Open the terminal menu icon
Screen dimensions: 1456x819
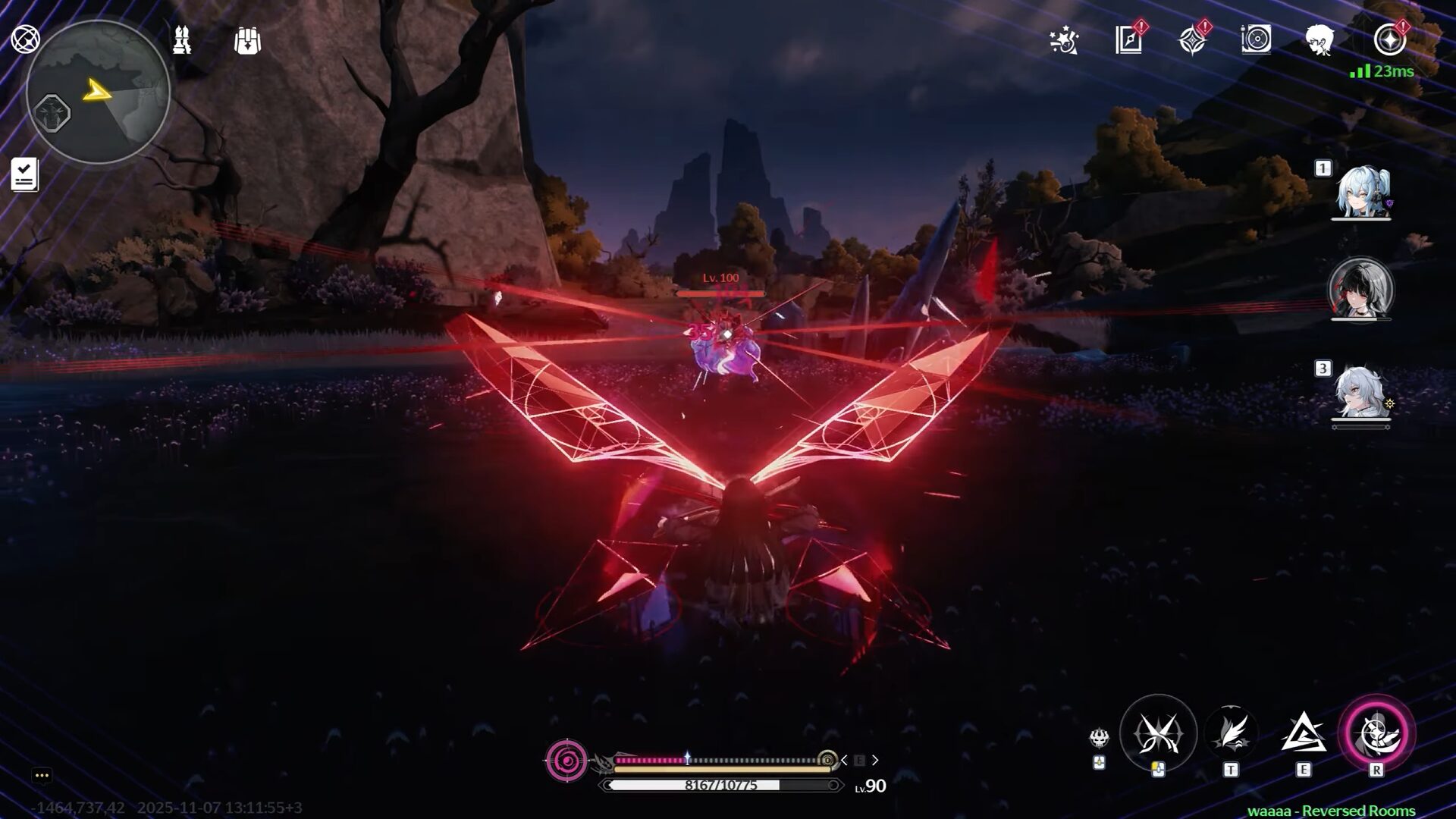pyautogui.click(x=25, y=39)
